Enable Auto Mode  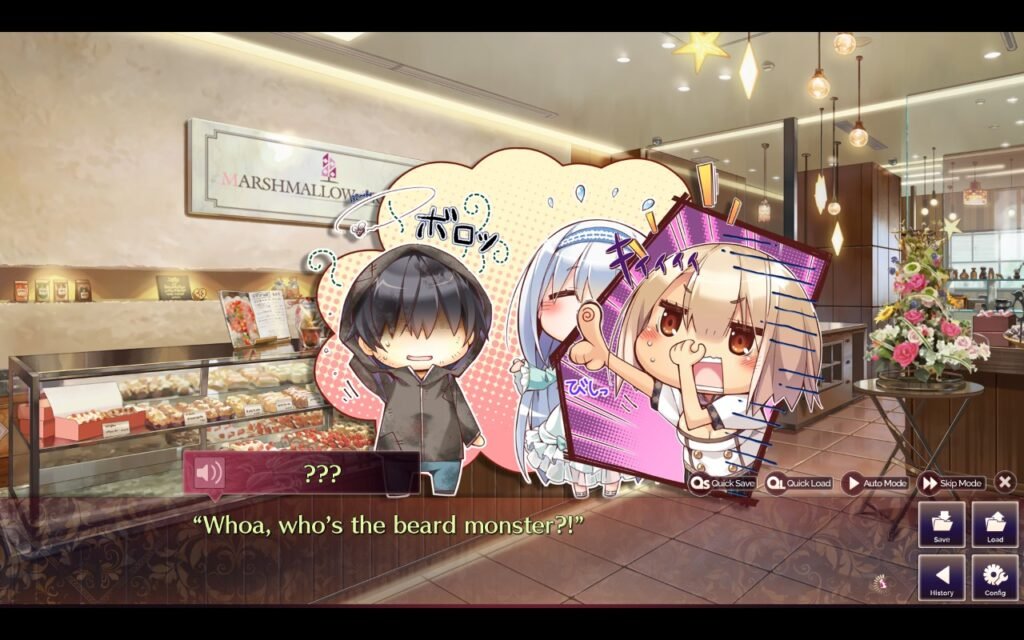tap(875, 483)
